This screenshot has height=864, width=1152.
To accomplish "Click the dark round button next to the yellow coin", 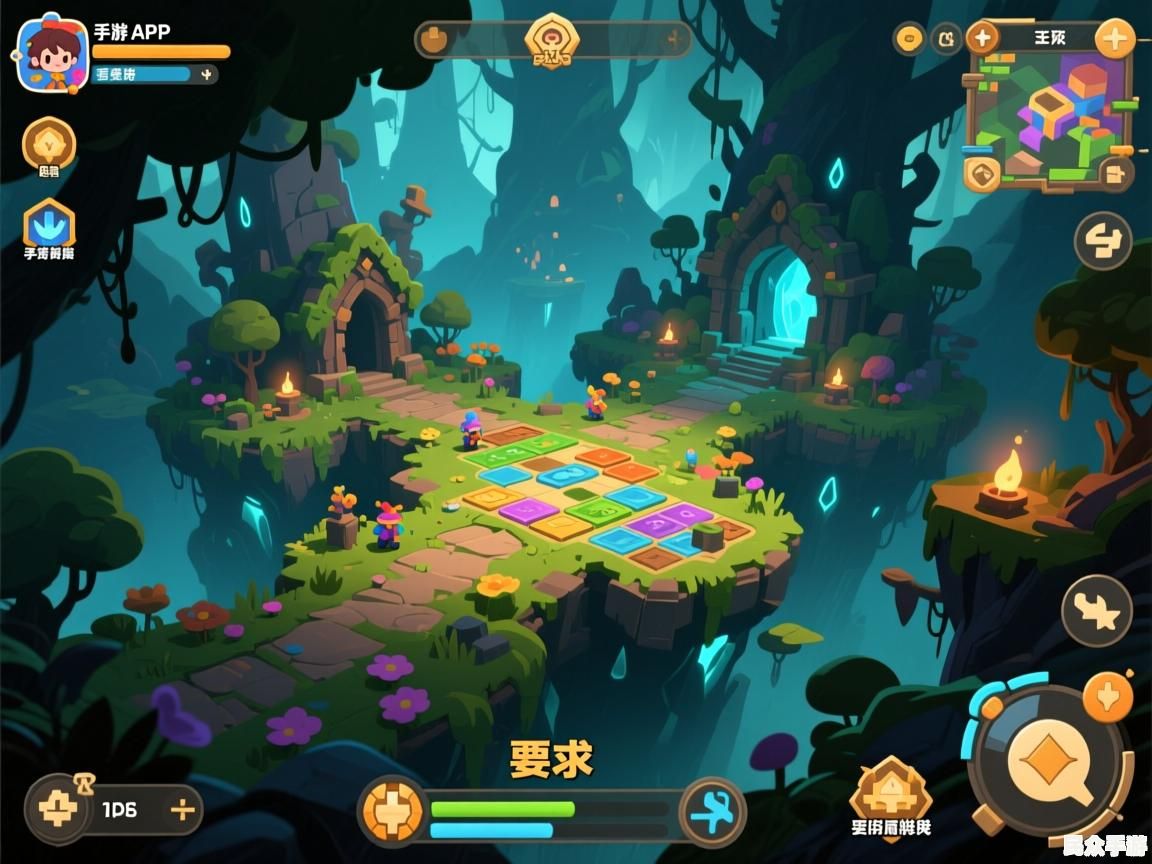I will (x=945, y=38).
